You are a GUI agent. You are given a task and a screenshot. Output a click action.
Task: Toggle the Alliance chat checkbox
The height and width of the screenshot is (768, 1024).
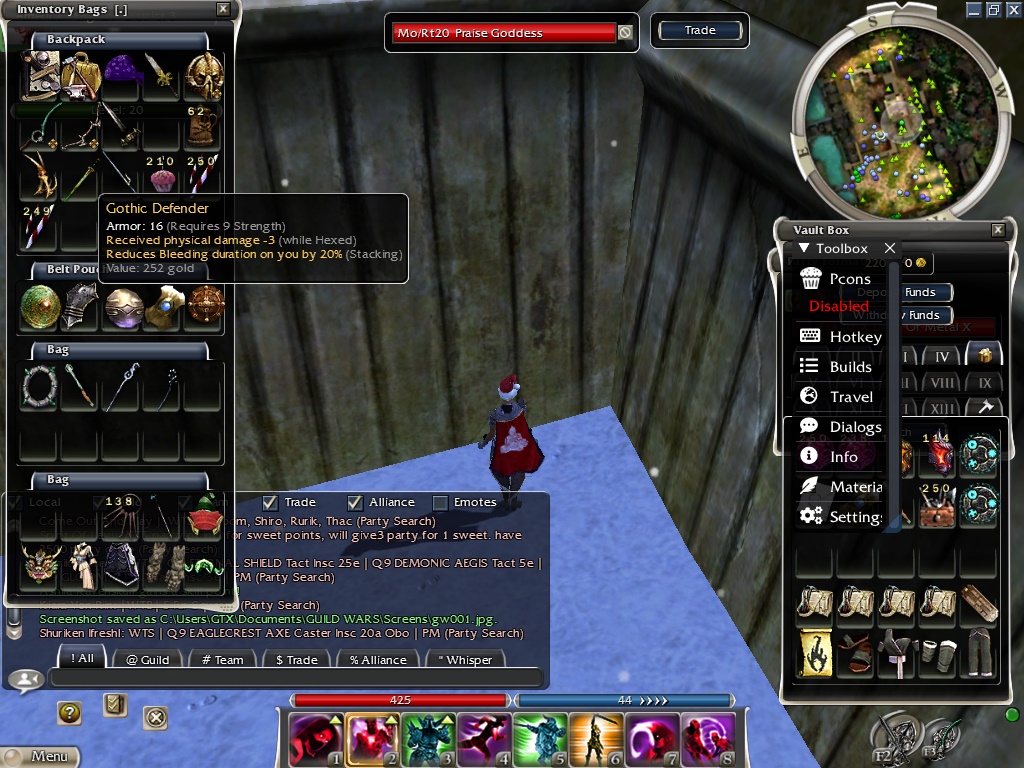[355, 502]
